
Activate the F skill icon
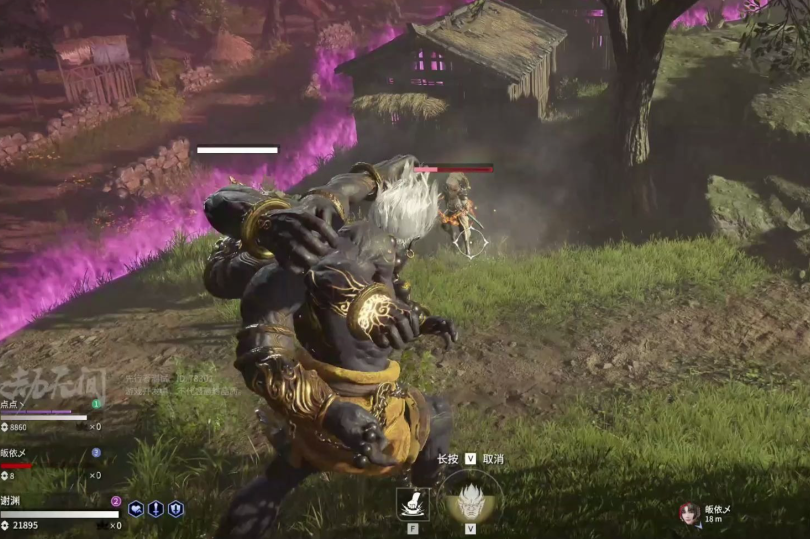(412, 503)
